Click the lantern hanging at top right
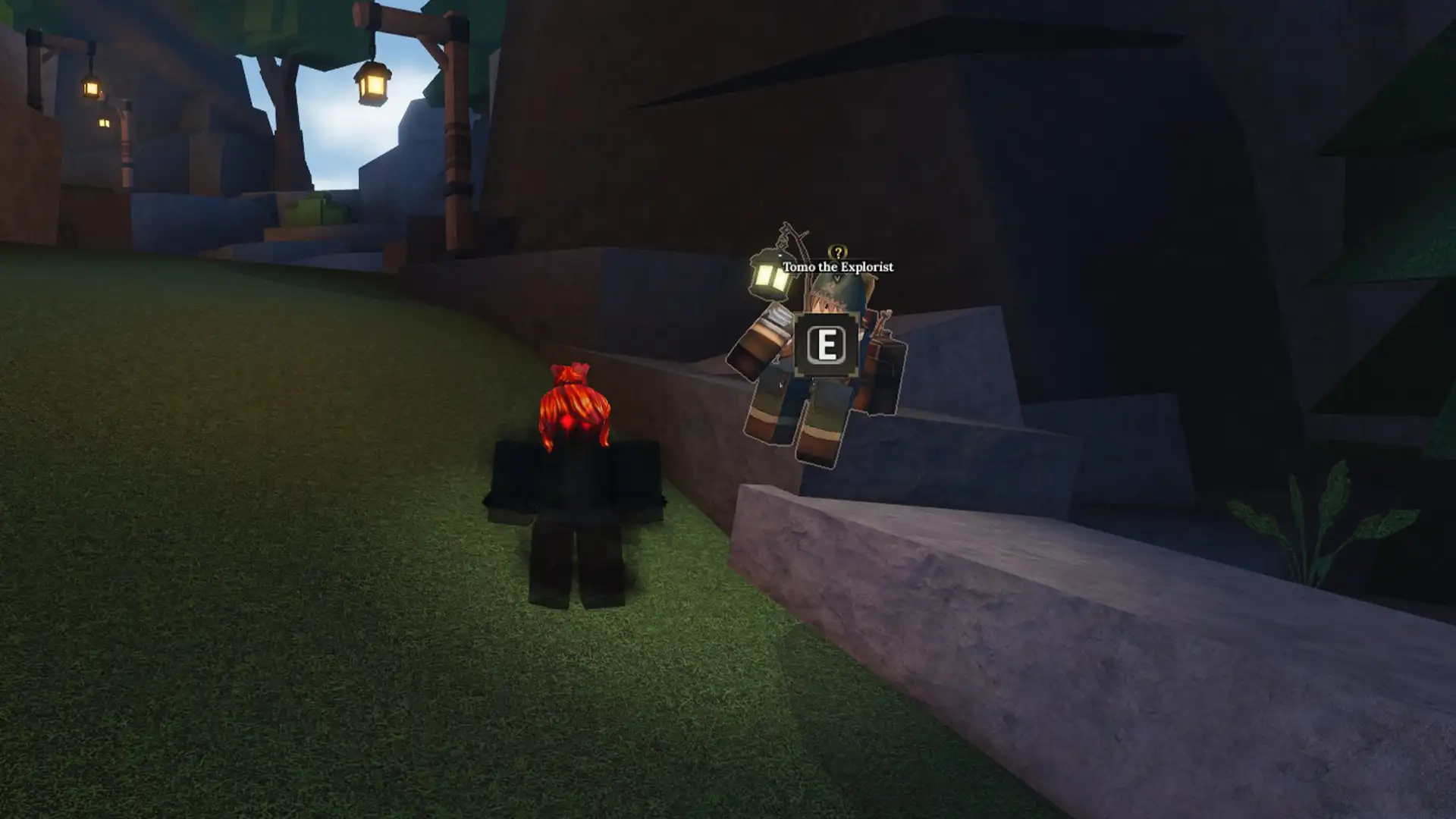 click(x=370, y=83)
